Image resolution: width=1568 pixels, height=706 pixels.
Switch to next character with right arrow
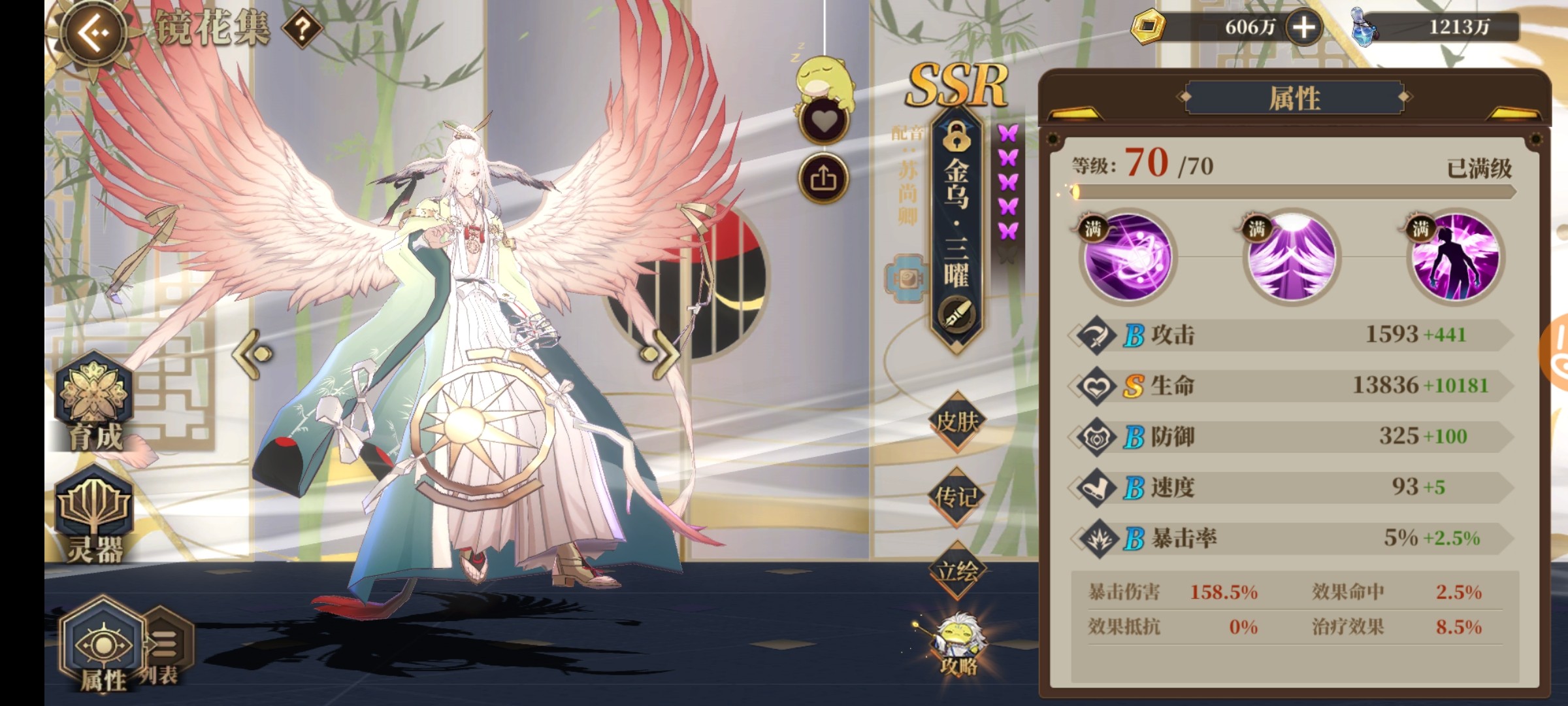pyautogui.click(x=660, y=354)
